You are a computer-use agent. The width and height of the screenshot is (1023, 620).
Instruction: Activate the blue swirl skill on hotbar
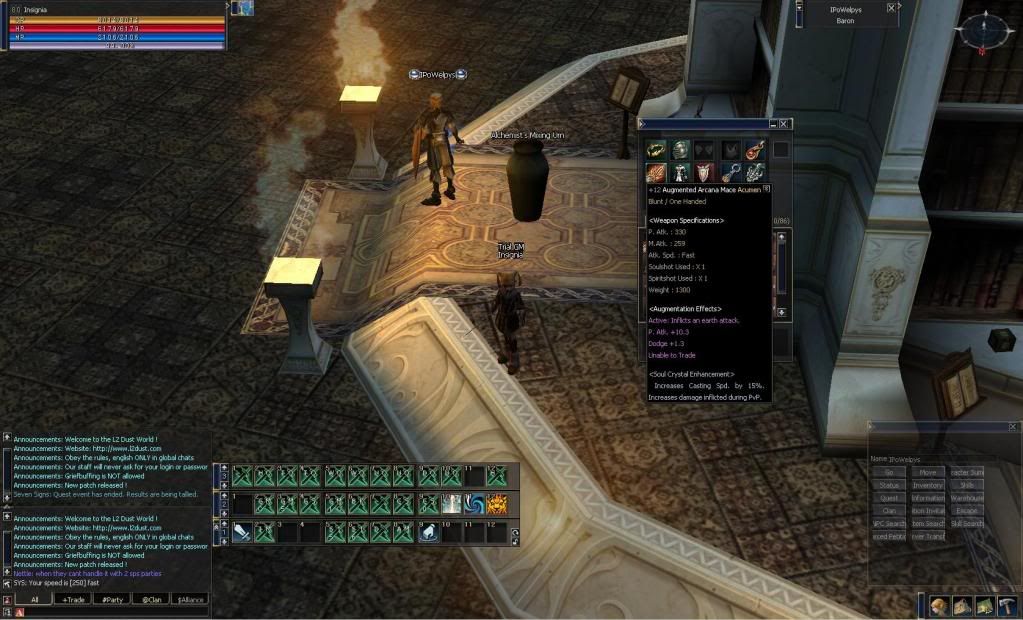point(474,504)
